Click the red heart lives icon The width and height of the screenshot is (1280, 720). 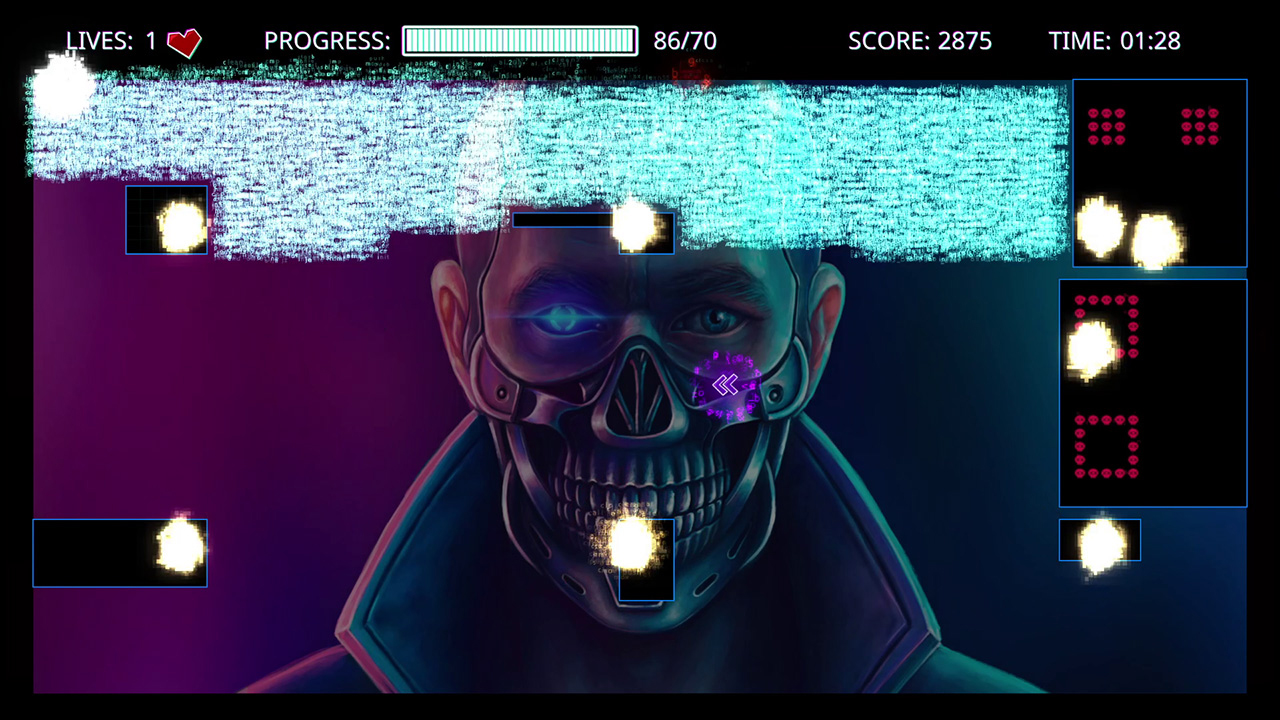183,42
